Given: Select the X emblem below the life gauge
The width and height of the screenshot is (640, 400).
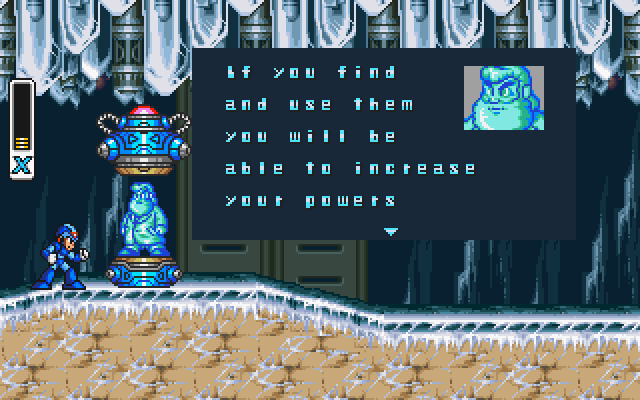Looking at the screenshot, I should pos(22,166).
